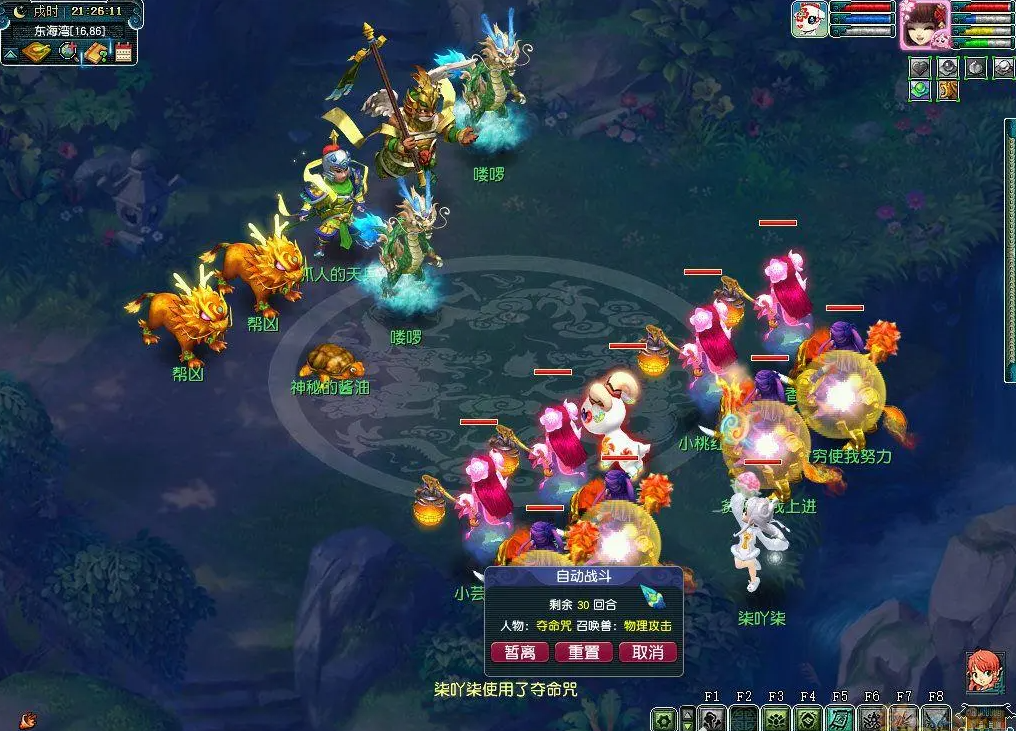Click the golden lion buff icon
1016x731 pixels.
(947, 91)
